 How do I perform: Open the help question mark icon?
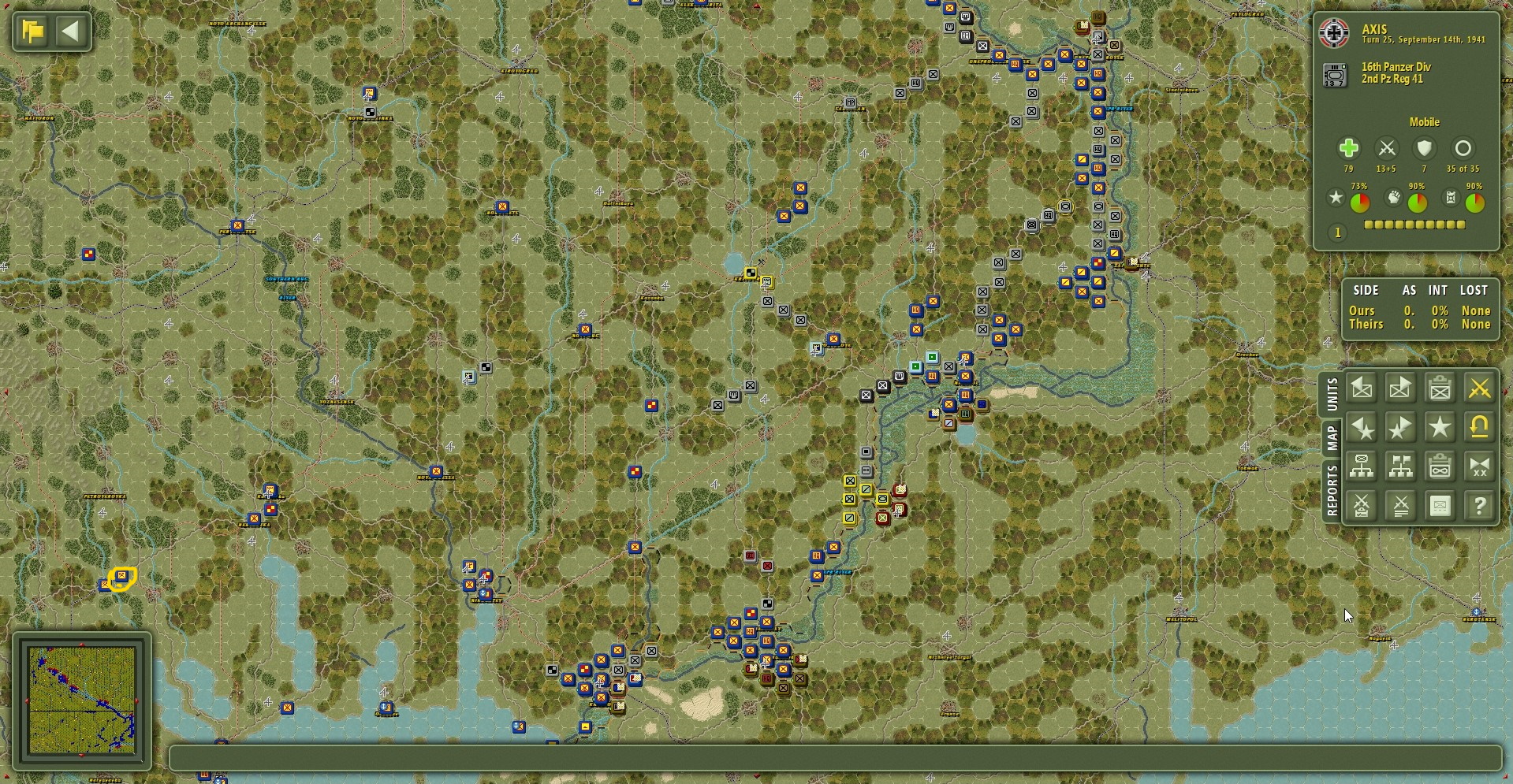[1479, 505]
